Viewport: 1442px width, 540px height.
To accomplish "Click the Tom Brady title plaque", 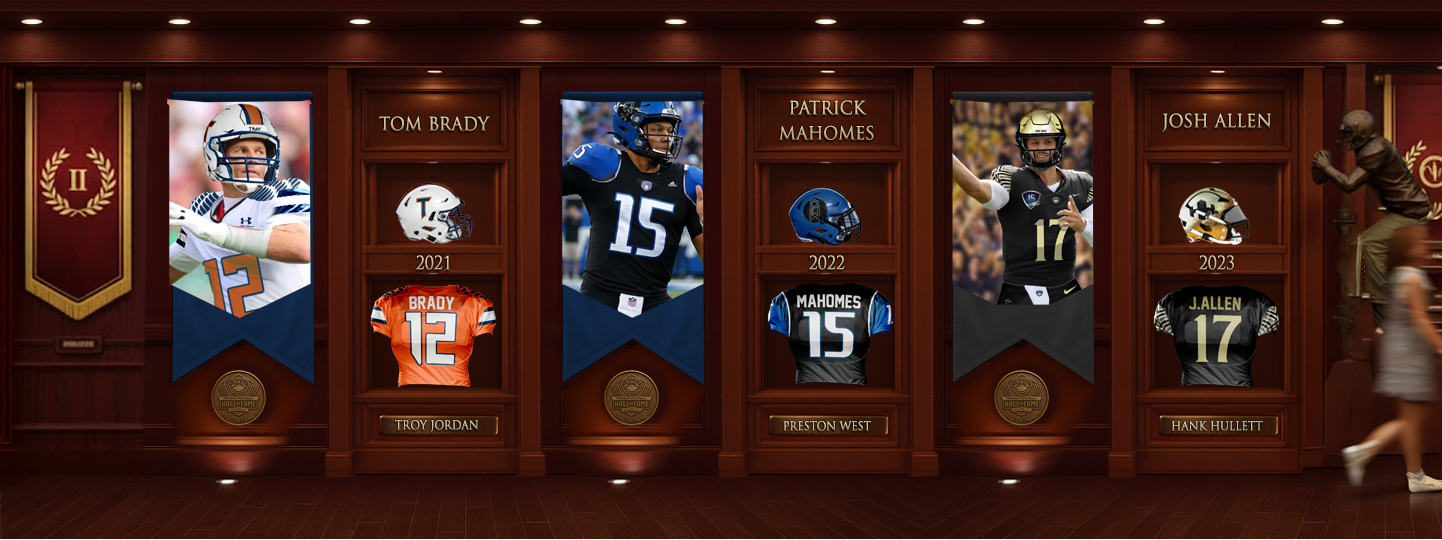I will pyautogui.click(x=434, y=123).
